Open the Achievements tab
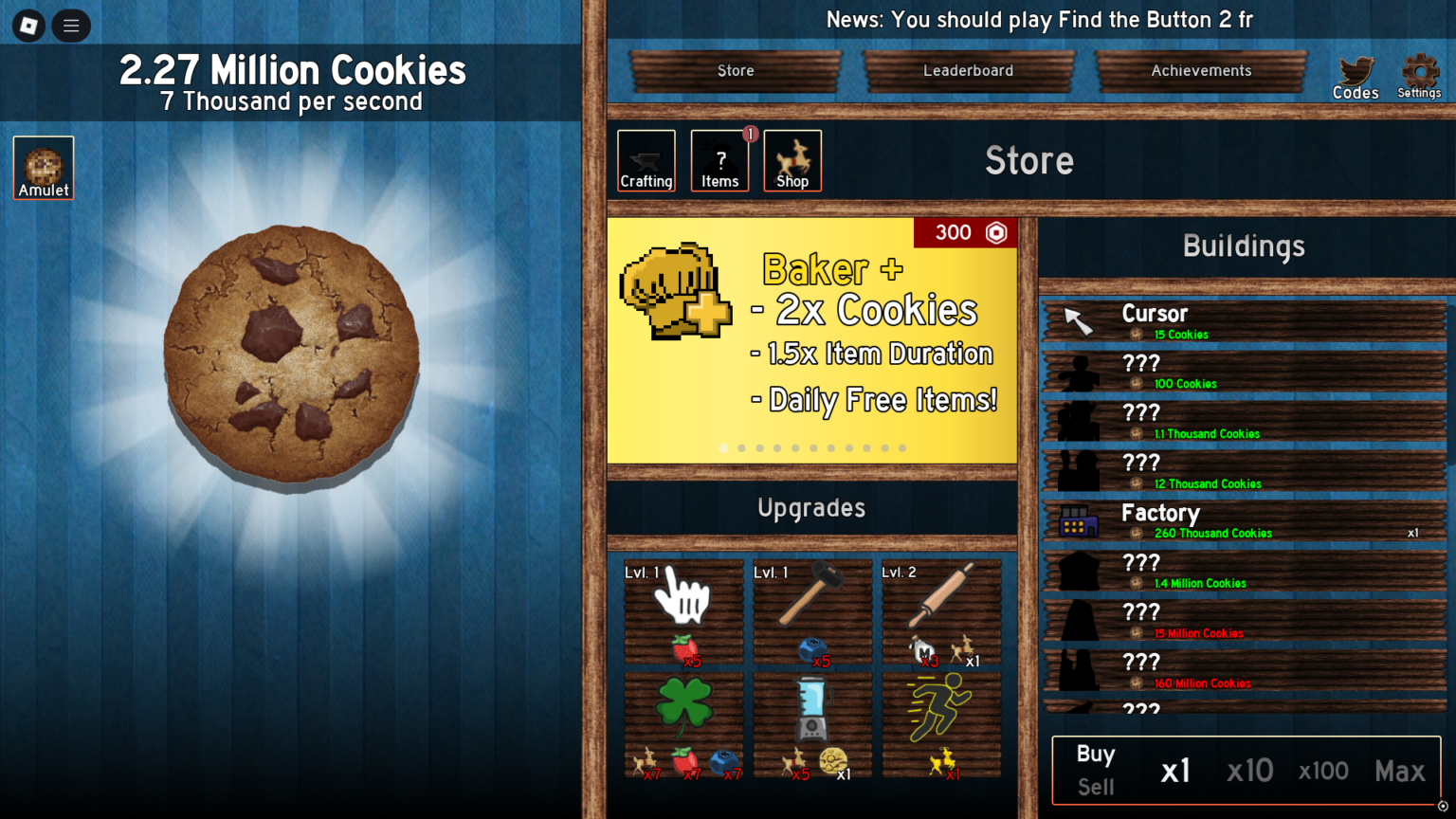 point(1201,70)
